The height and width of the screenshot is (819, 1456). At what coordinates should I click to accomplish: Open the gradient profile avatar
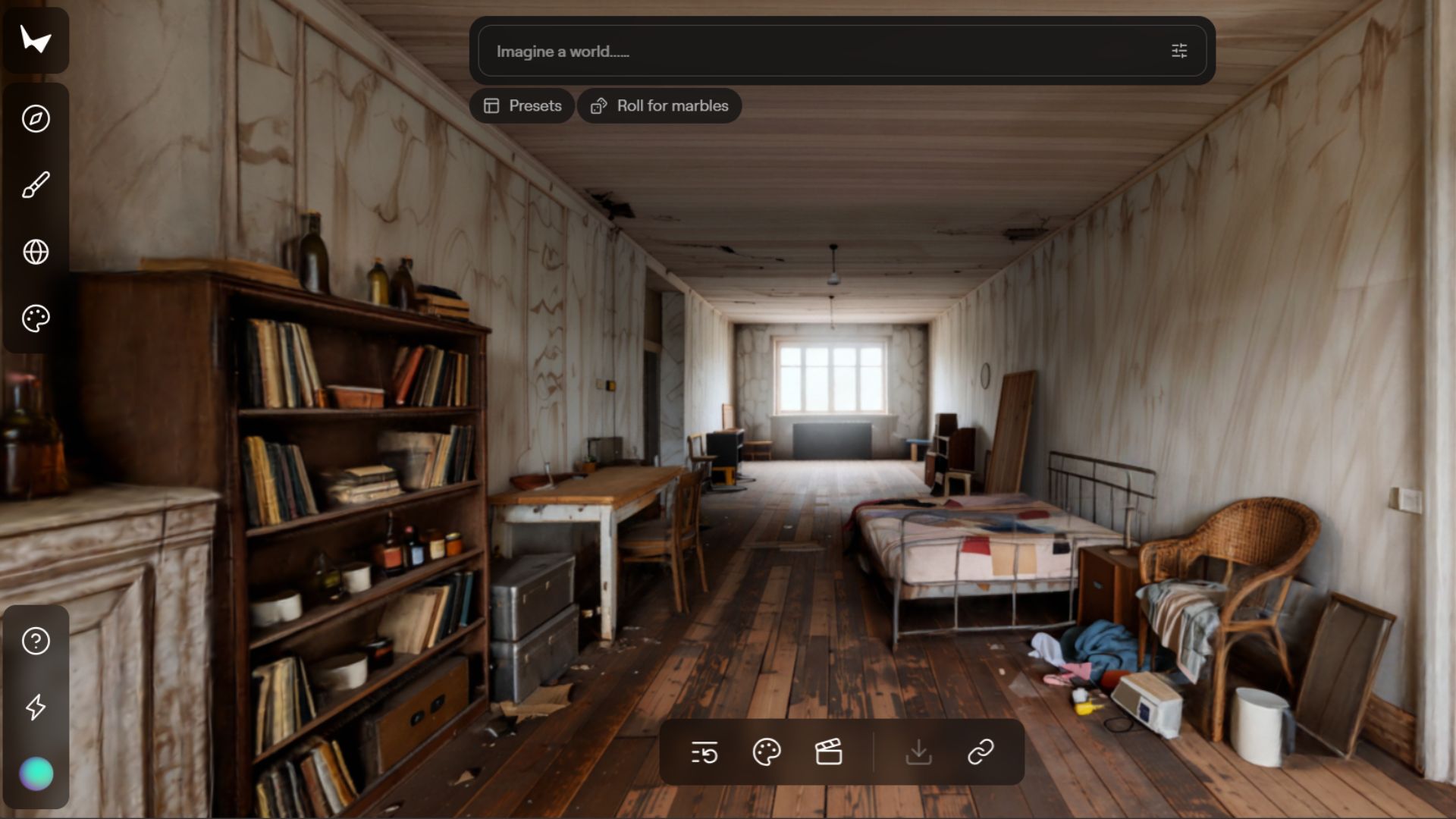coord(36,774)
